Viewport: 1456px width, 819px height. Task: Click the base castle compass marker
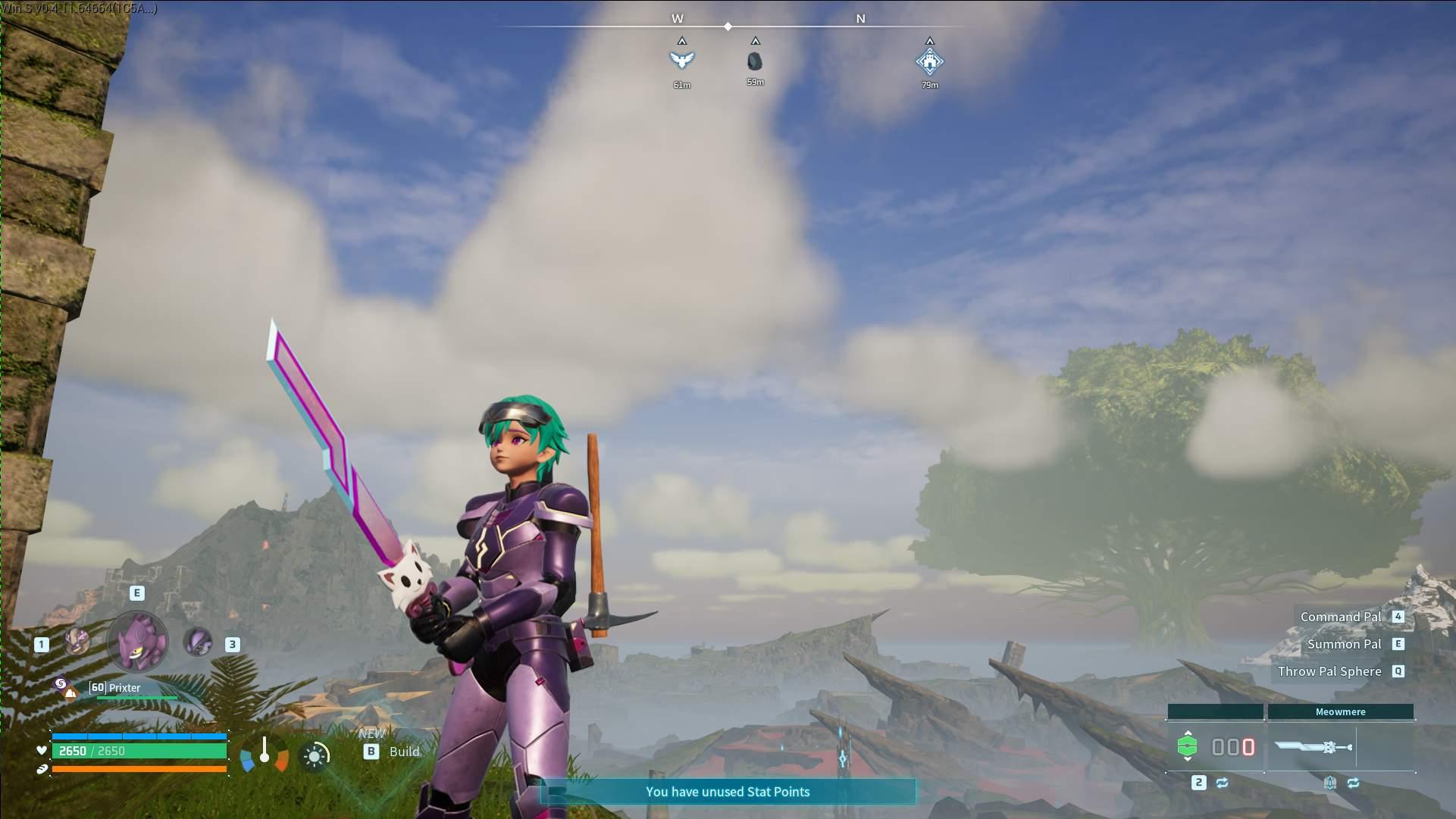tap(929, 61)
